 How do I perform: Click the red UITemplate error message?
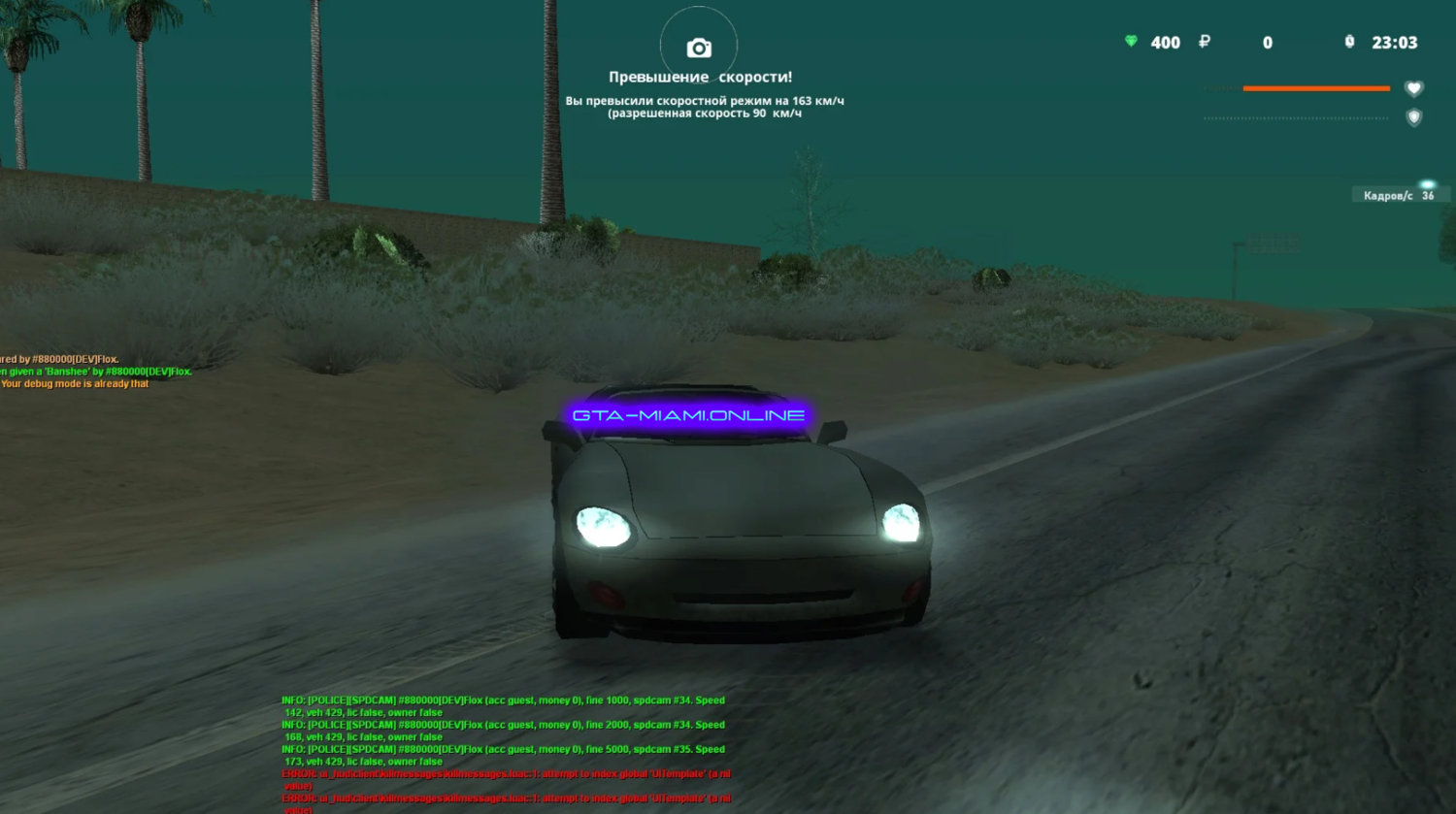[505, 773]
